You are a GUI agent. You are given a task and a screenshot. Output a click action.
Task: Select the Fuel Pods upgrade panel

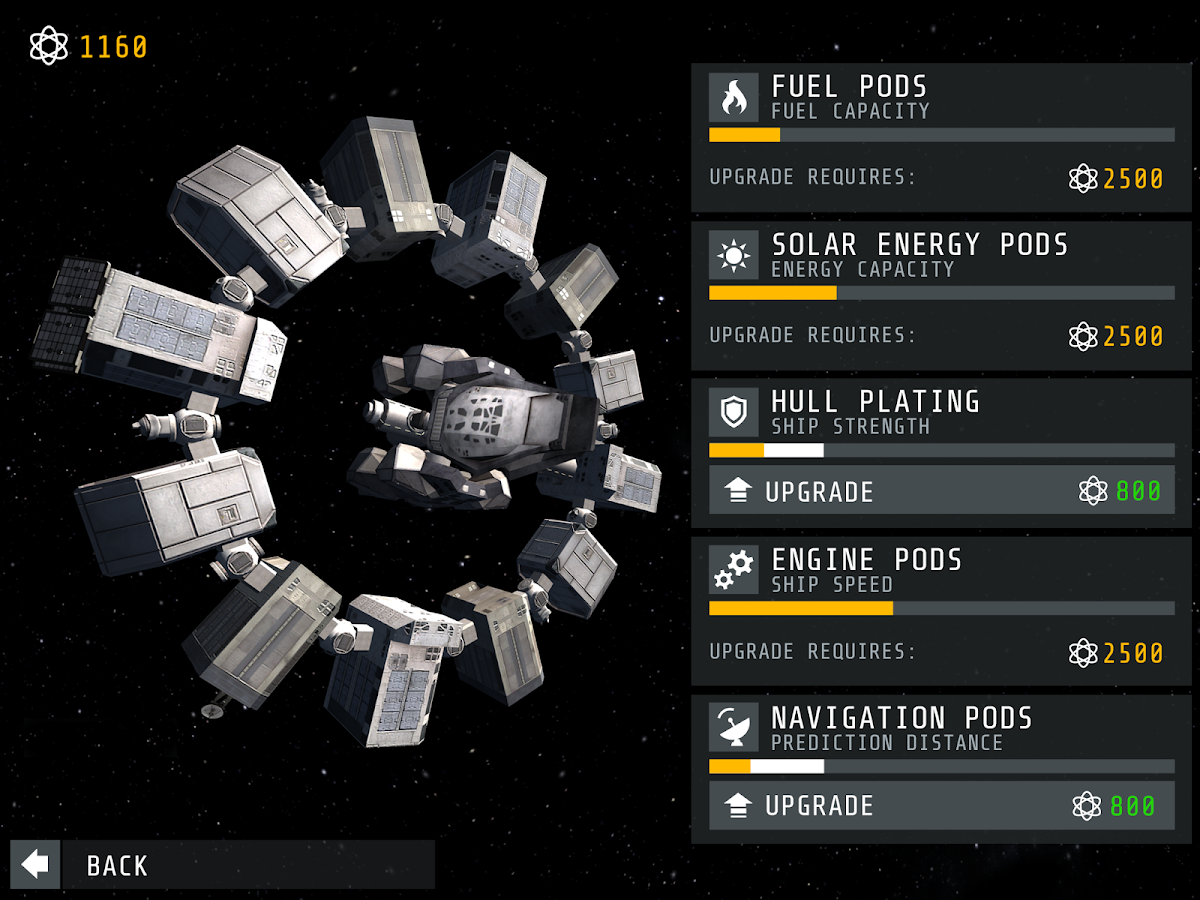pyautogui.click(x=941, y=138)
